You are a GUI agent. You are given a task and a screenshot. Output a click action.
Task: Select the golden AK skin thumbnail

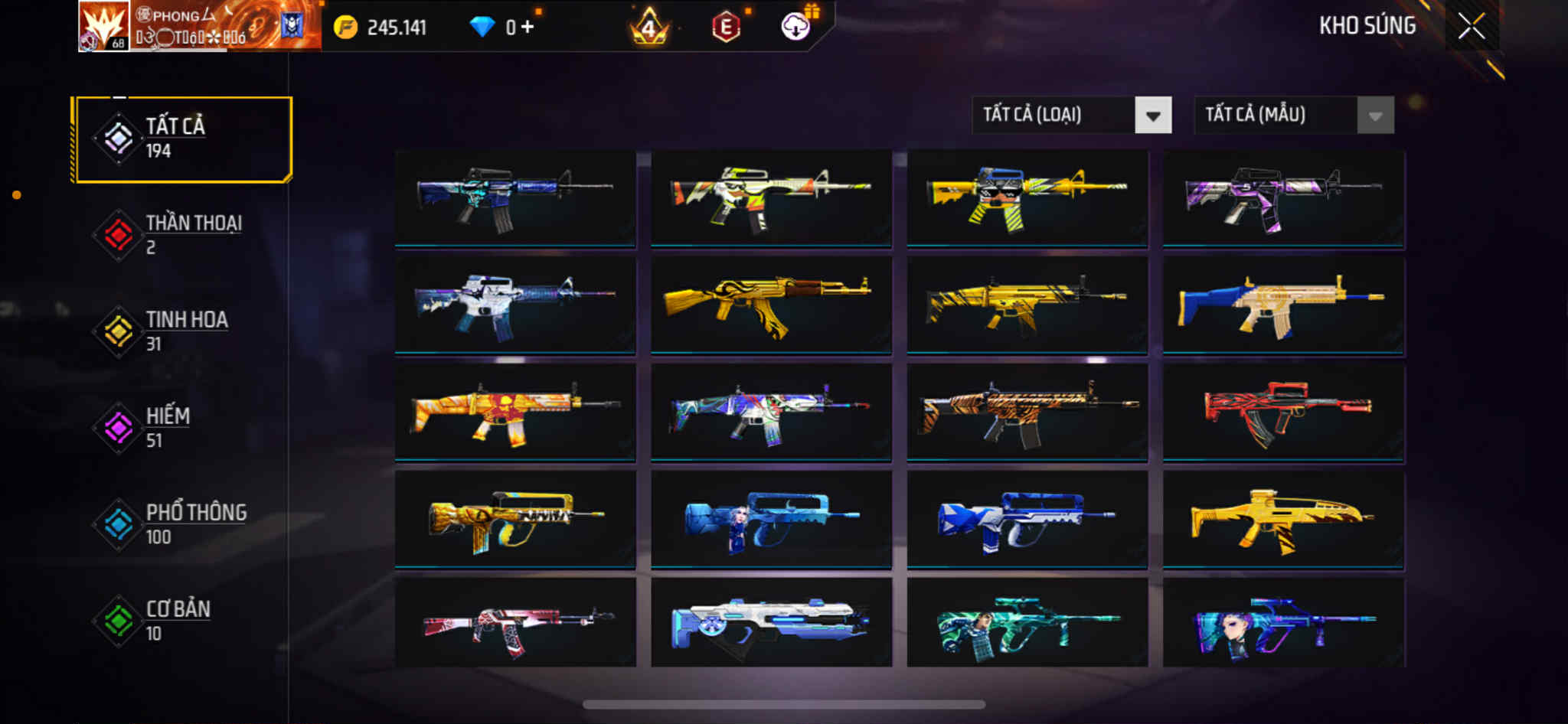pyautogui.click(x=771, y=305)
